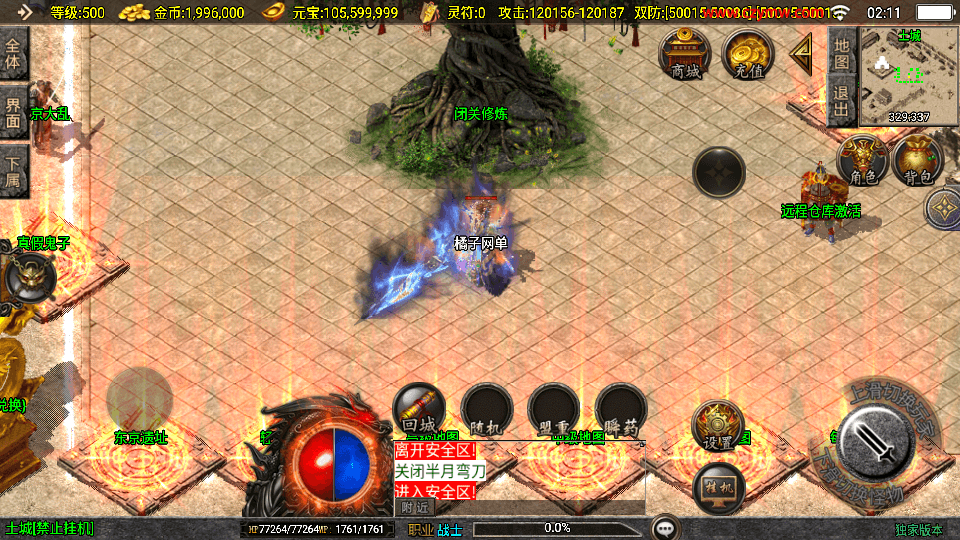This screenshot has width=960, height=540.
Task: Open the 商城 shop icon
Action: pyautogui.click(x=685, y=54)
